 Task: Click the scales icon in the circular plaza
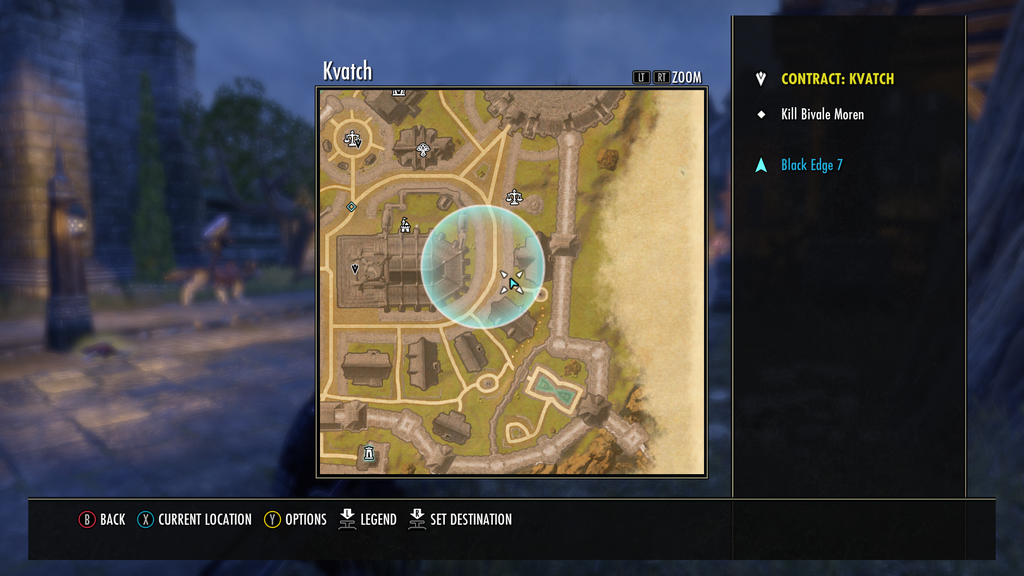[352, 139]
